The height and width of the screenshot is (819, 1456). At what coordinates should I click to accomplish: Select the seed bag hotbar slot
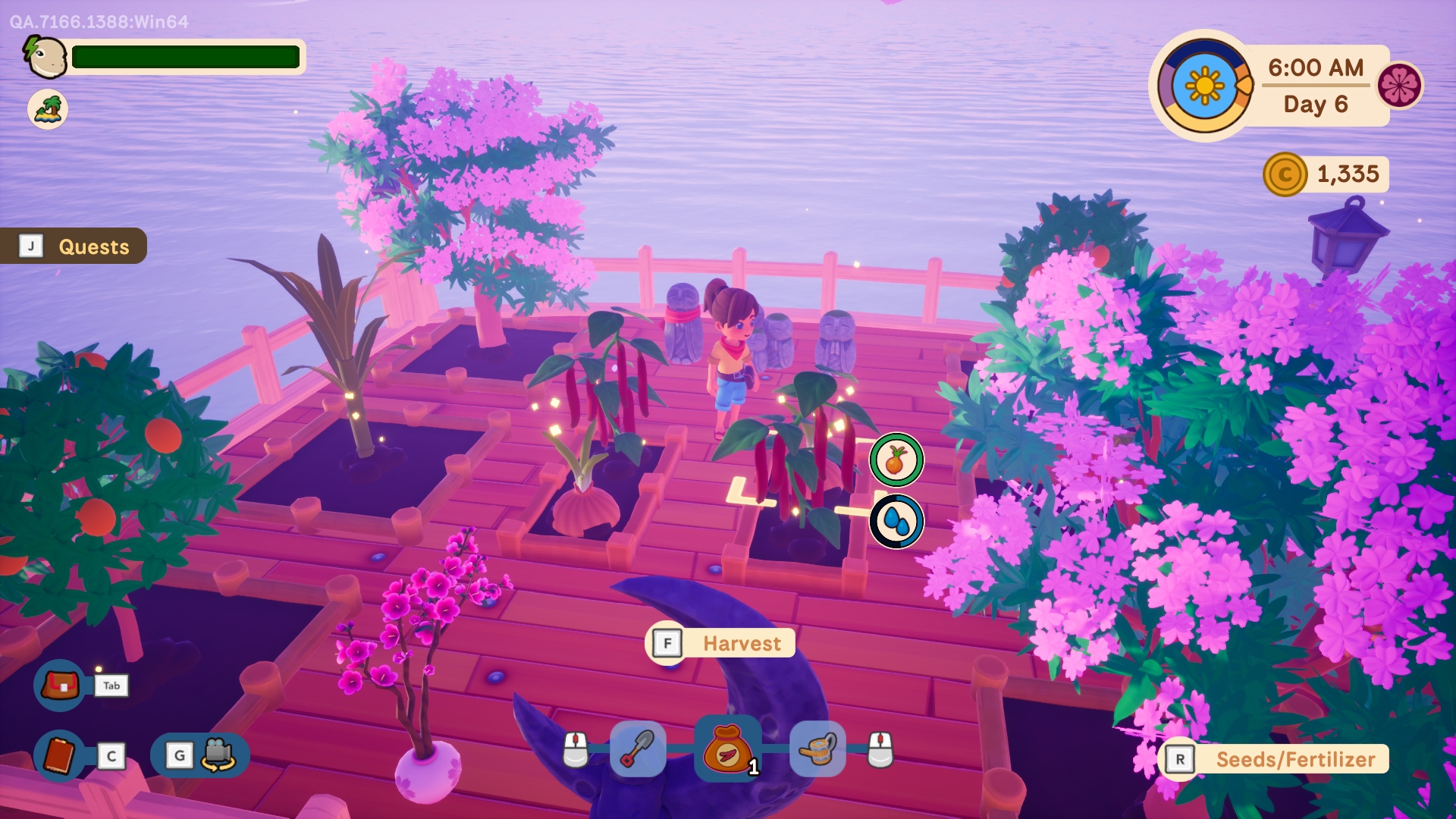[727, 749]
